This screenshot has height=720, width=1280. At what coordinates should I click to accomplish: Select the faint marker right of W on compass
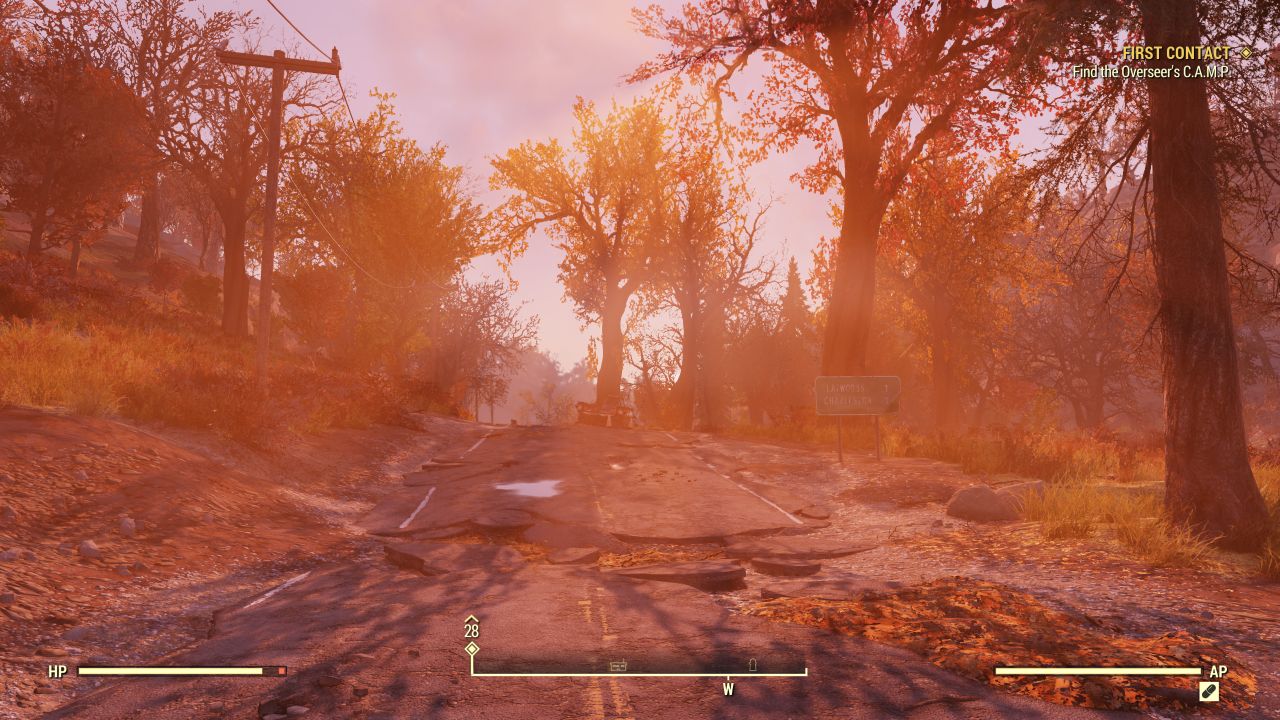click(x=753, y=664)
